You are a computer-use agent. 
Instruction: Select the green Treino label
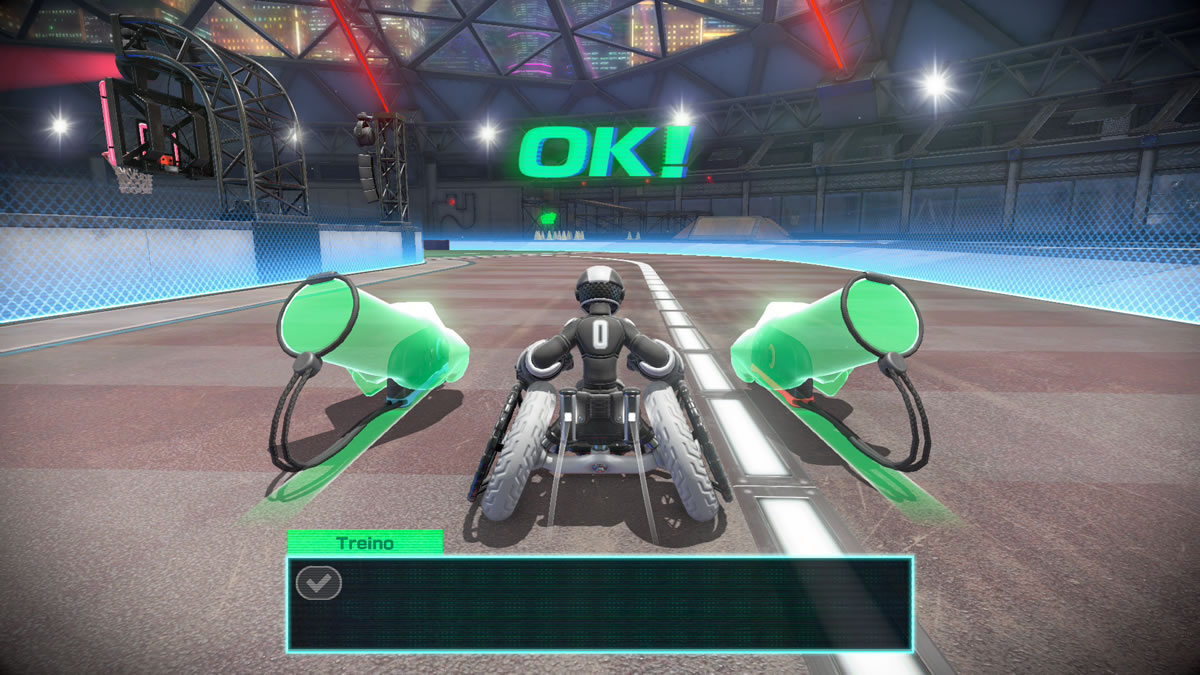[x=365, y=541]
